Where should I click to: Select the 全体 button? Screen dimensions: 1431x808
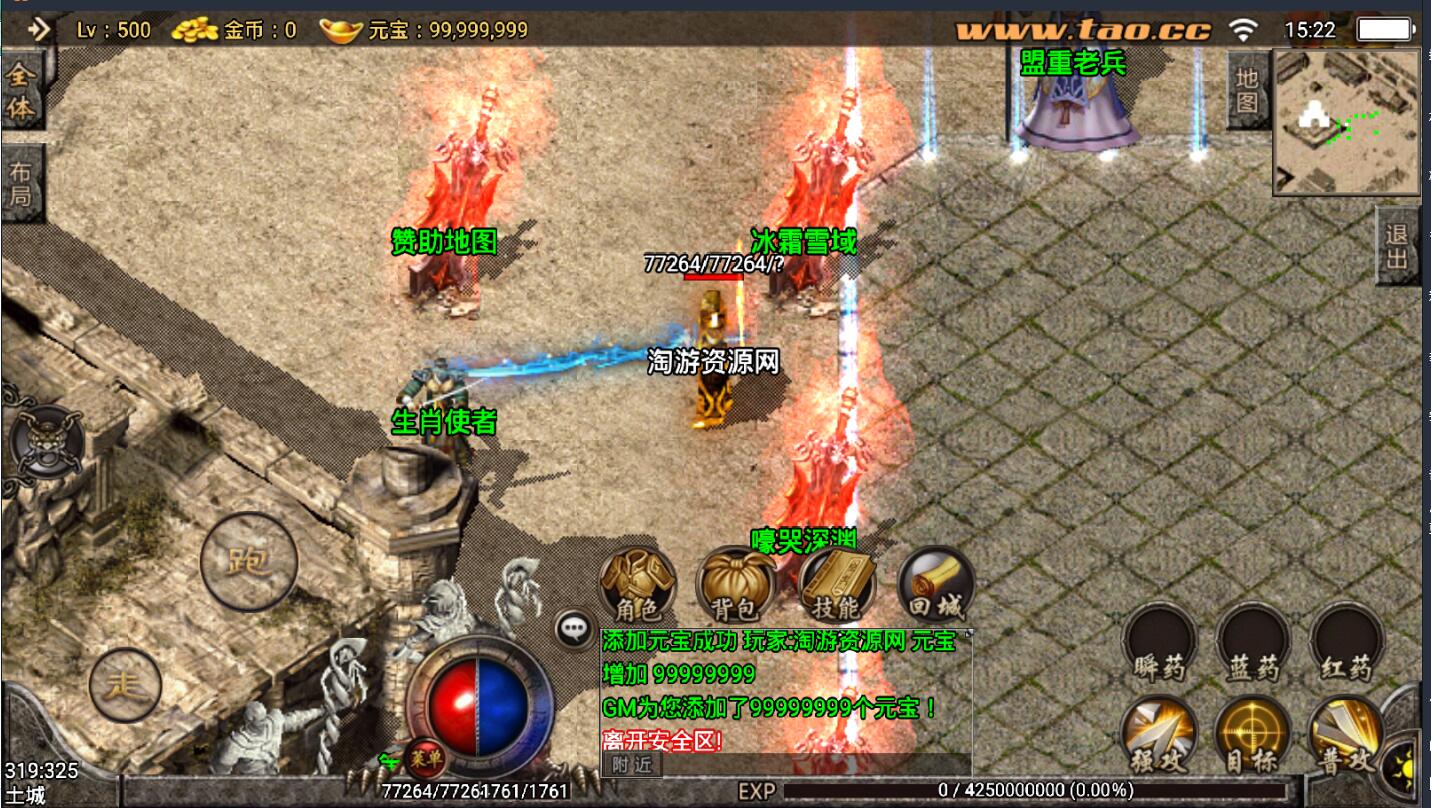21,92
